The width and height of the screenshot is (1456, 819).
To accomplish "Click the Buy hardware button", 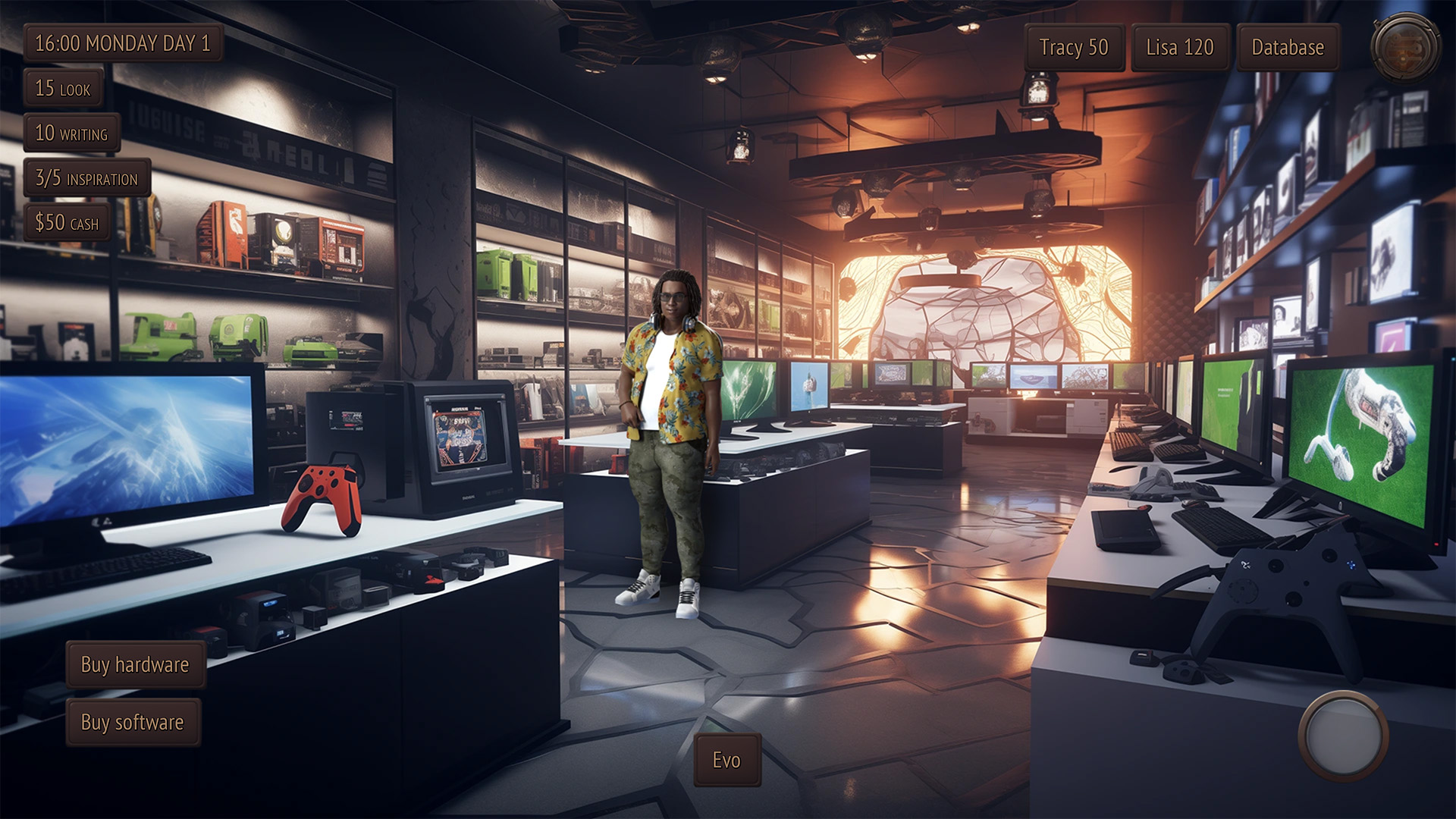I will tap(135, 664).
